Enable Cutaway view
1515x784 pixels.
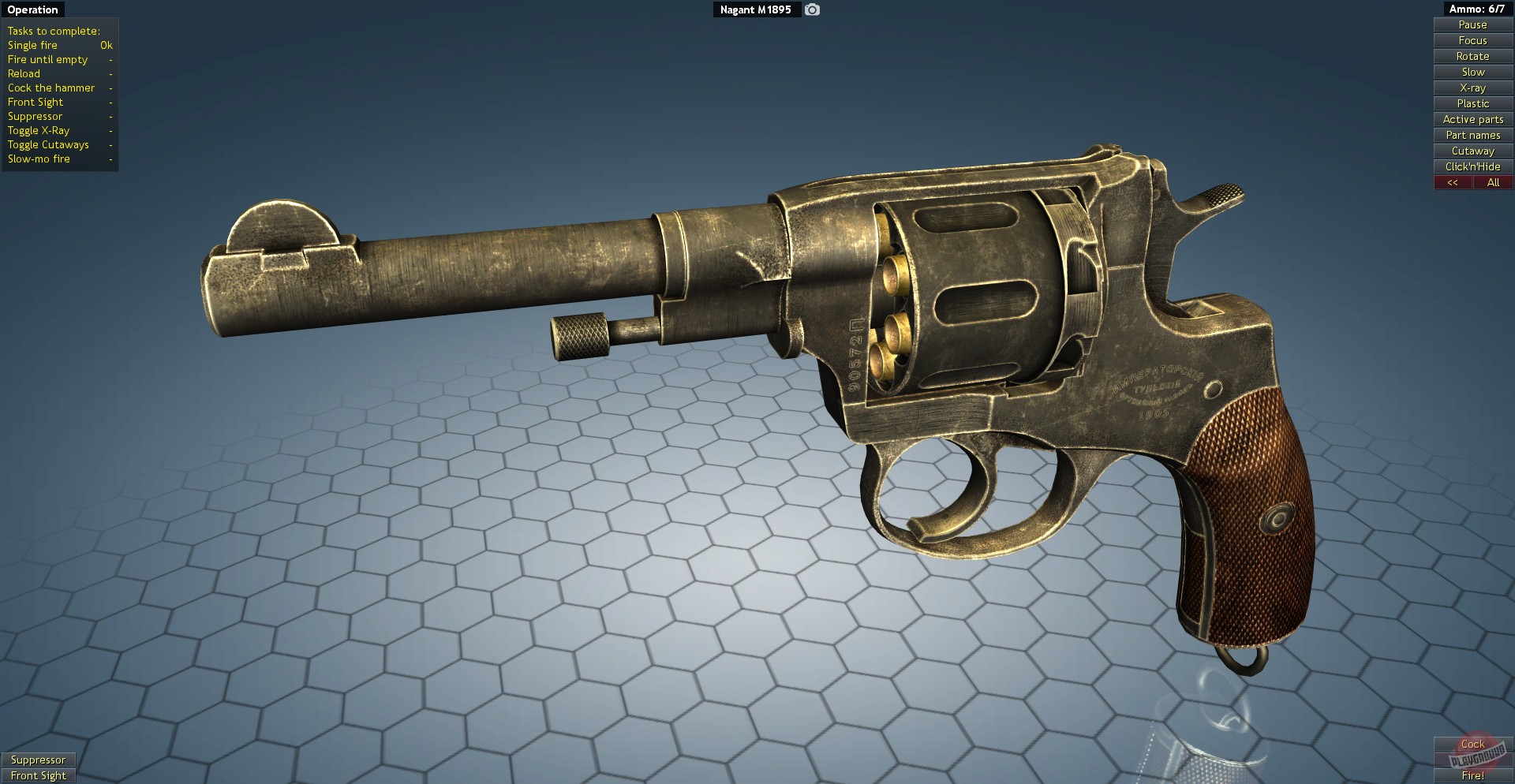coord(1472,151)
